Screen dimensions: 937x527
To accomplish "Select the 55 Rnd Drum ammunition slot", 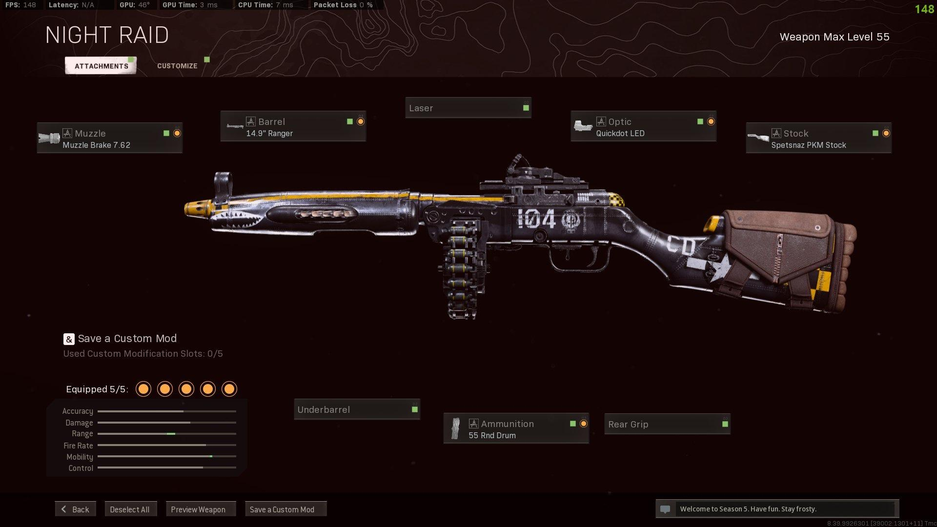I will tap(516, 429).
